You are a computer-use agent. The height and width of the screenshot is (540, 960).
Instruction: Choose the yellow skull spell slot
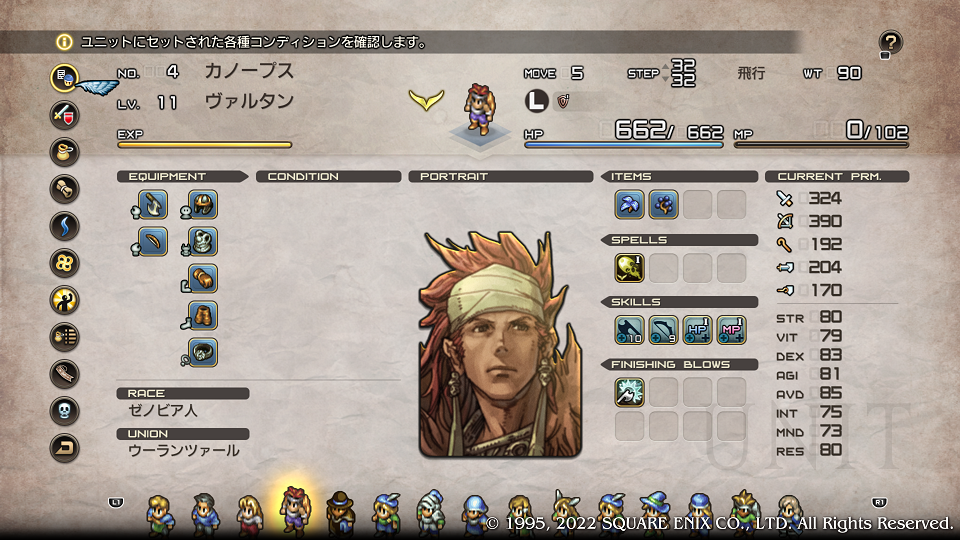click(629, 268)
